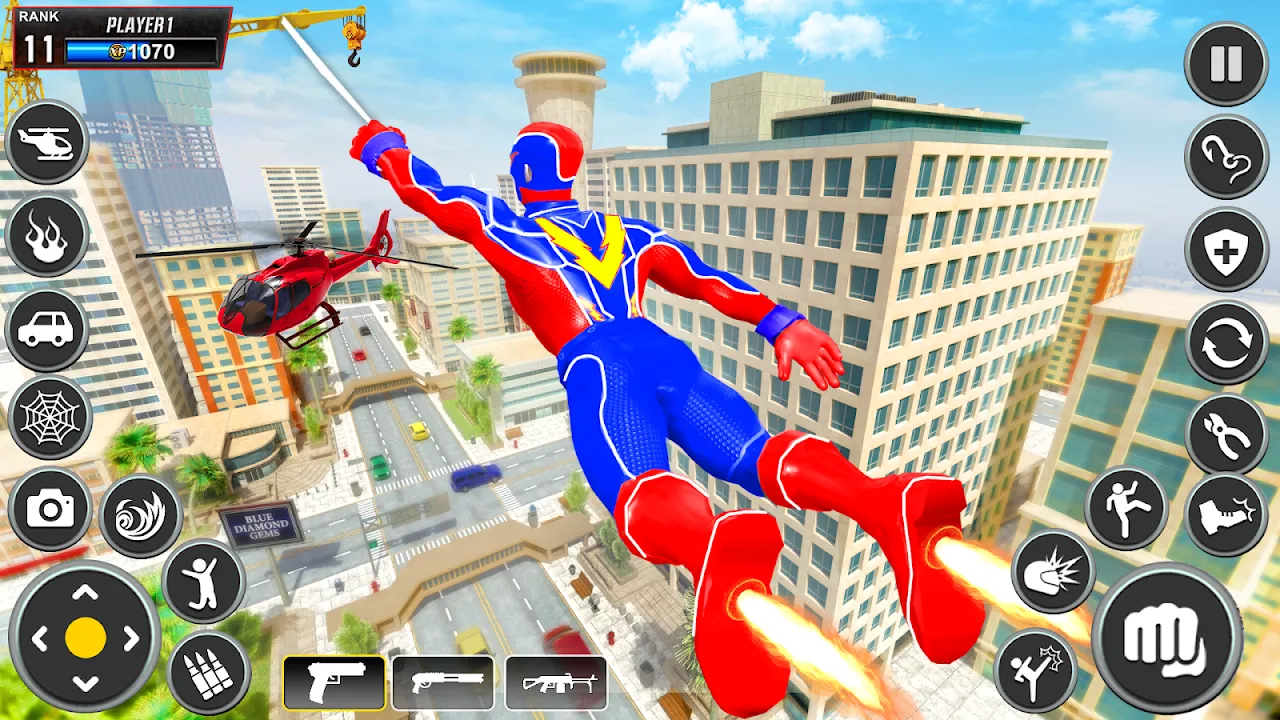
Task: Equip the assault rifle weapon slot
Action: click(x=555, y=683)
